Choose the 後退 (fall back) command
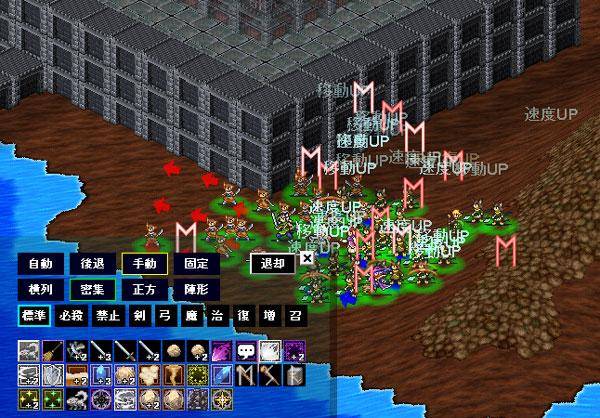This screenshot has width=600, height=418. (x=92, y=264)
